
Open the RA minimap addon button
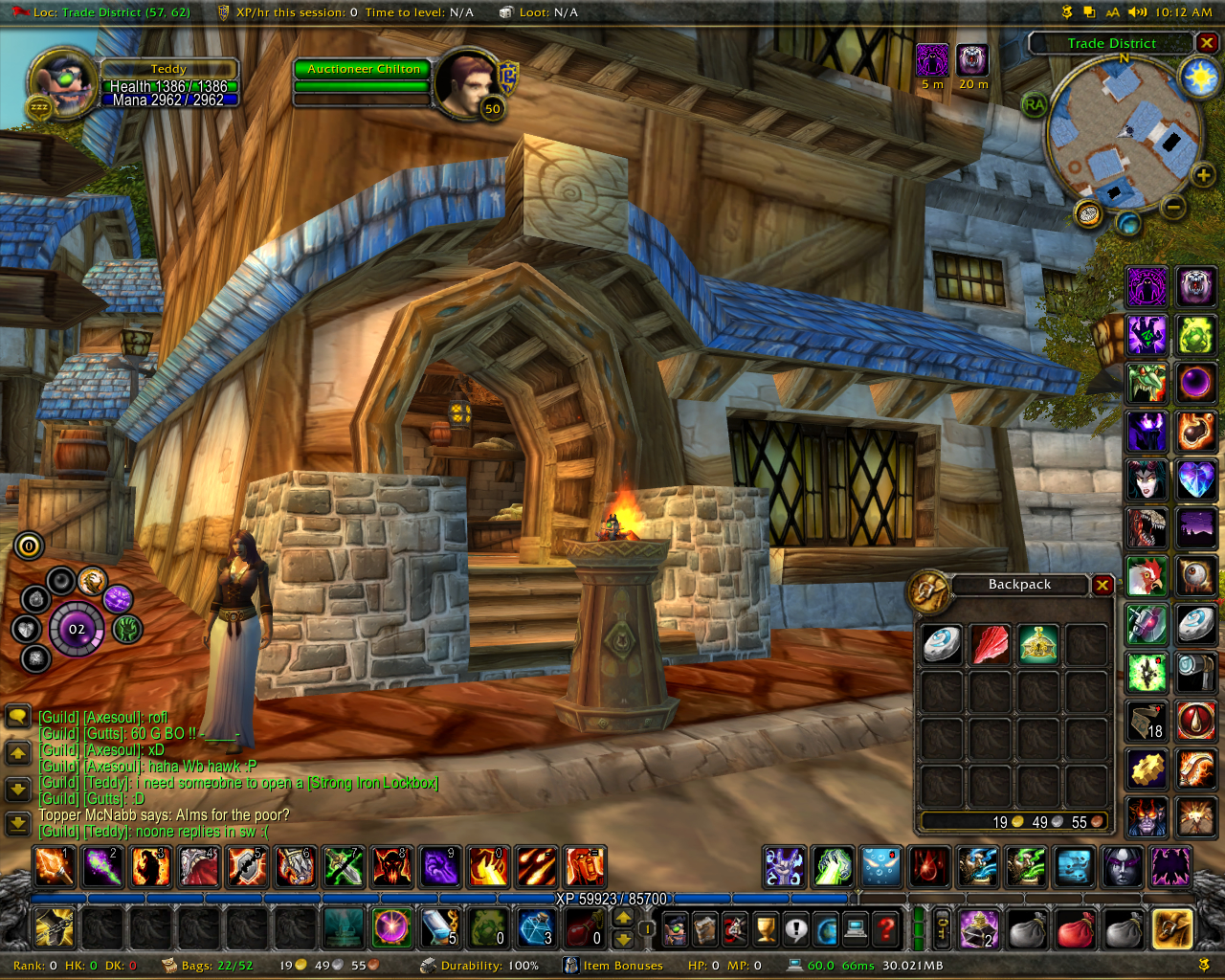tap(1034, 105)
